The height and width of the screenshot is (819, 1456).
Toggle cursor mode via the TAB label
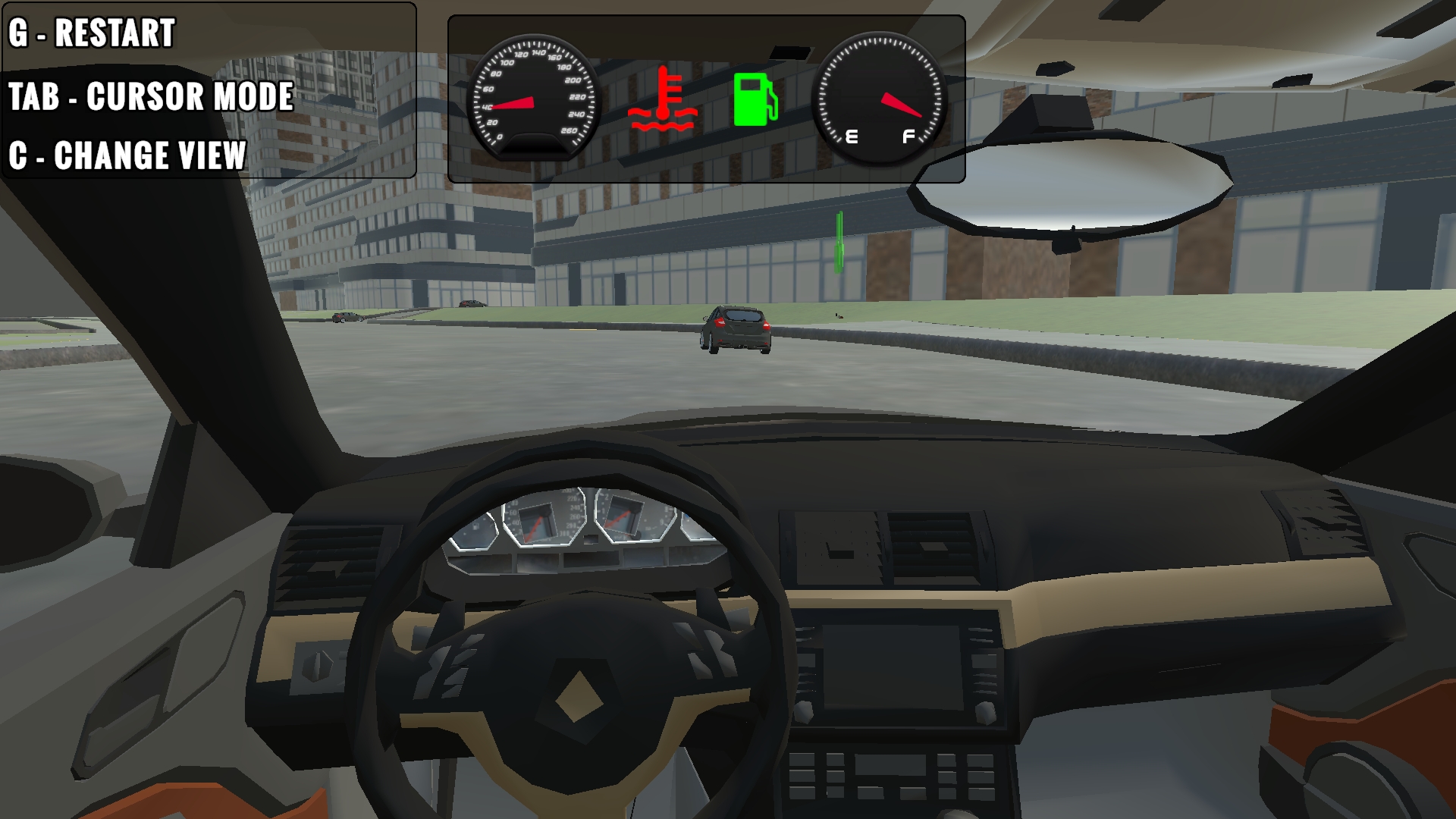(152, 97)
